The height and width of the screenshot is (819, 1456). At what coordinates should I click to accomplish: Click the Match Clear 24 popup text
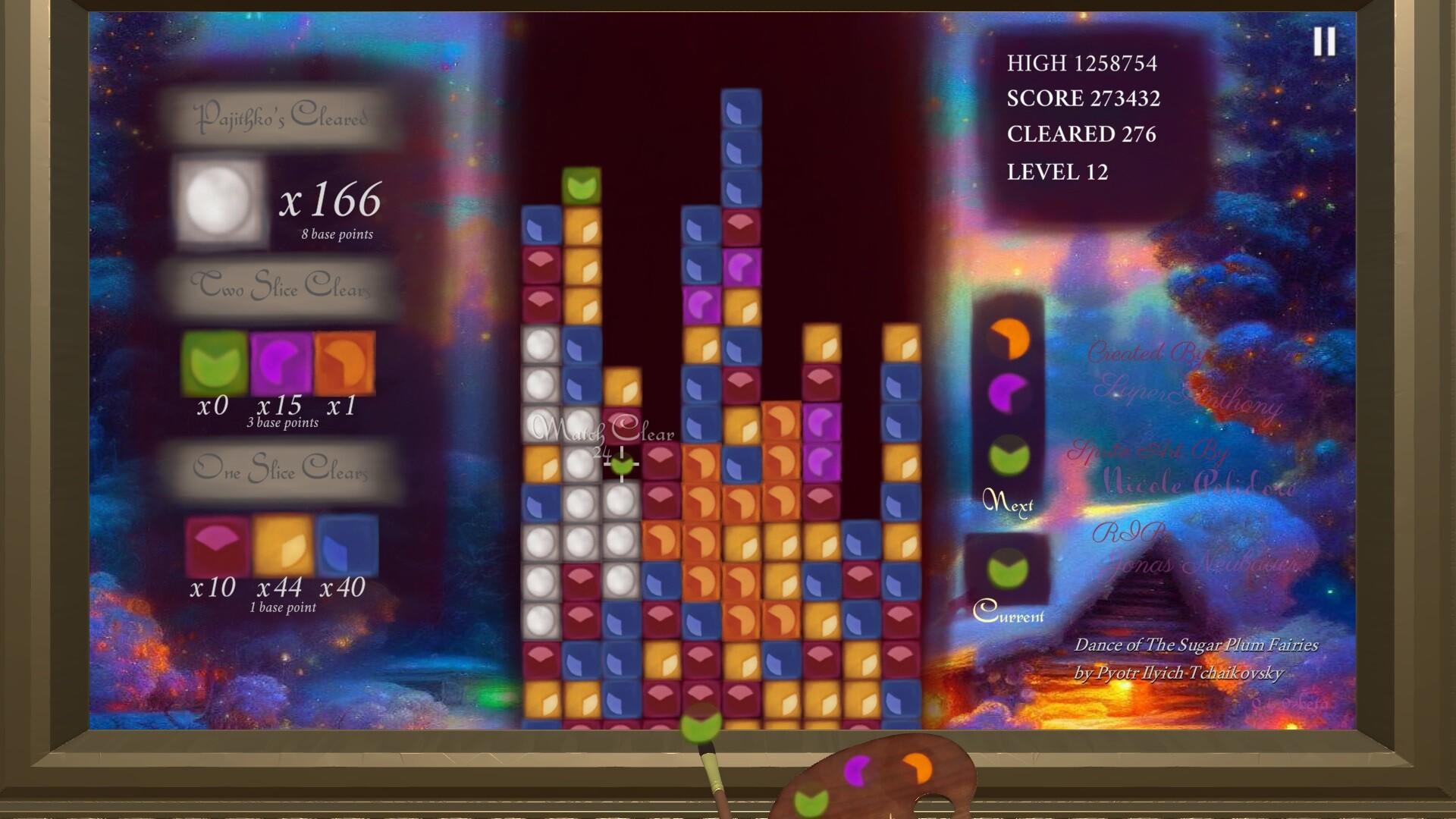point(603,440)
